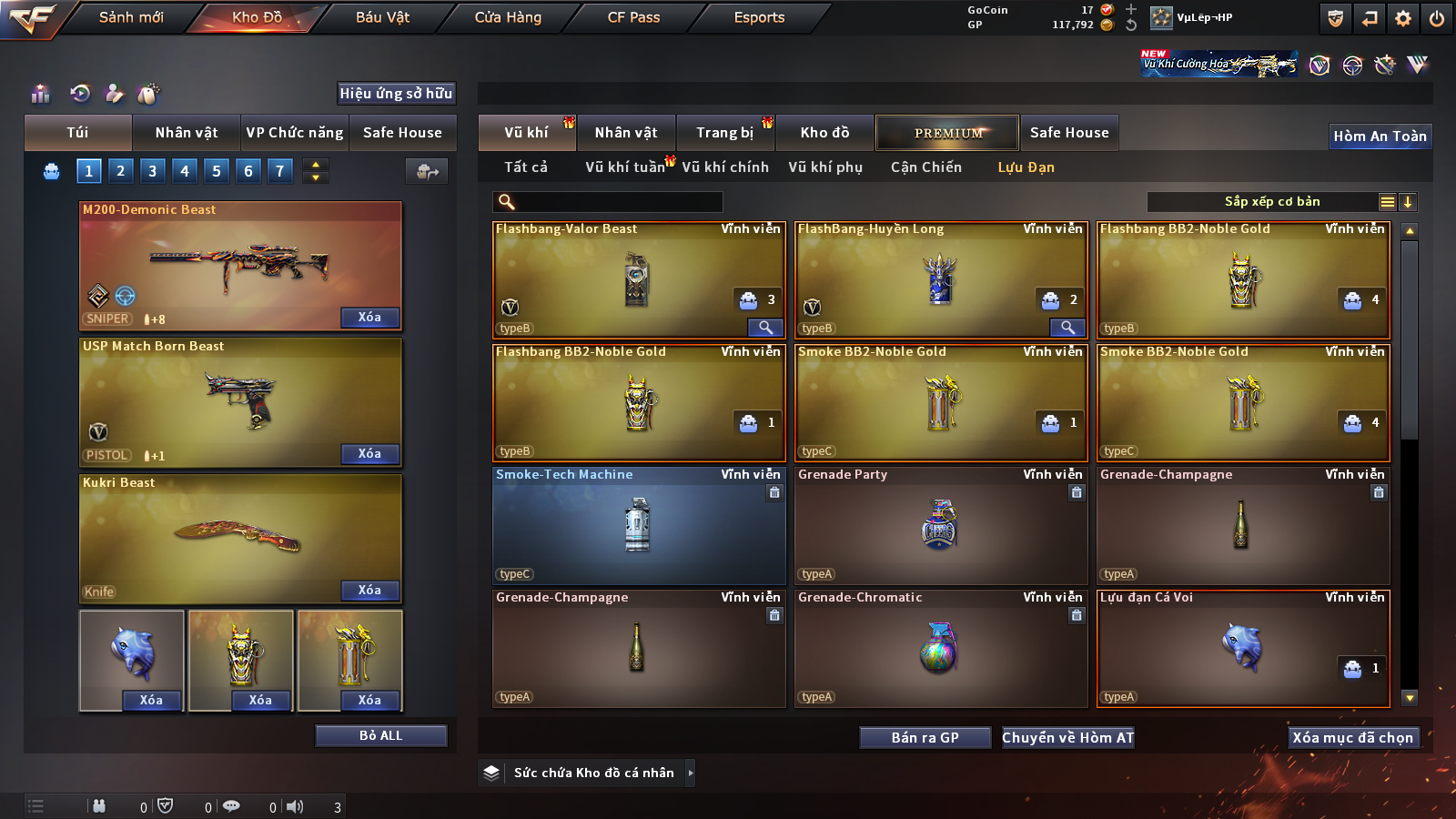Select the Trang bị tab
This screenshot has width=1456, height=819.
pyautogui.click(x=724, y=133)
